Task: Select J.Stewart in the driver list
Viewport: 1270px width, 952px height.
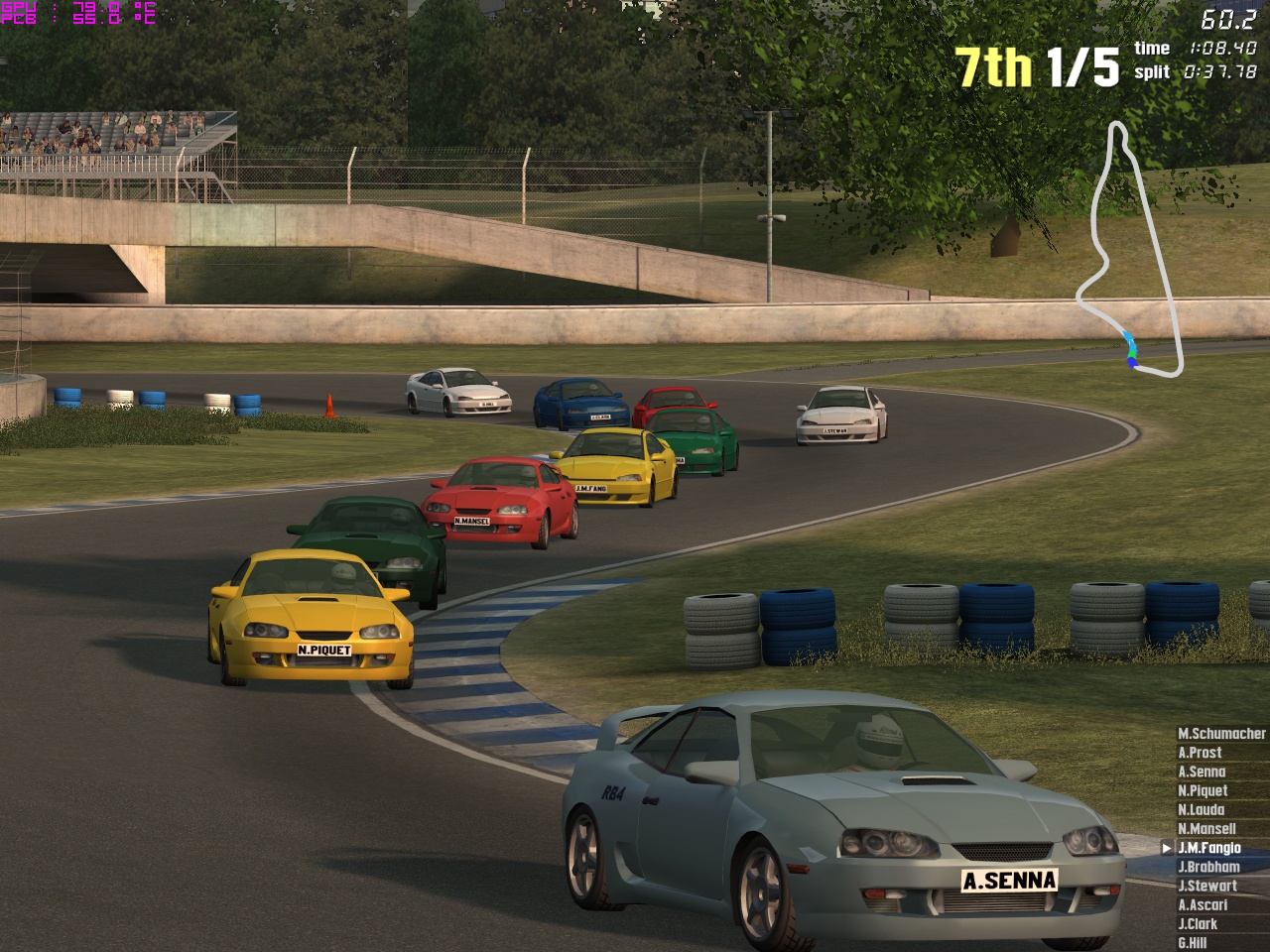Action: pos(1207,886)
